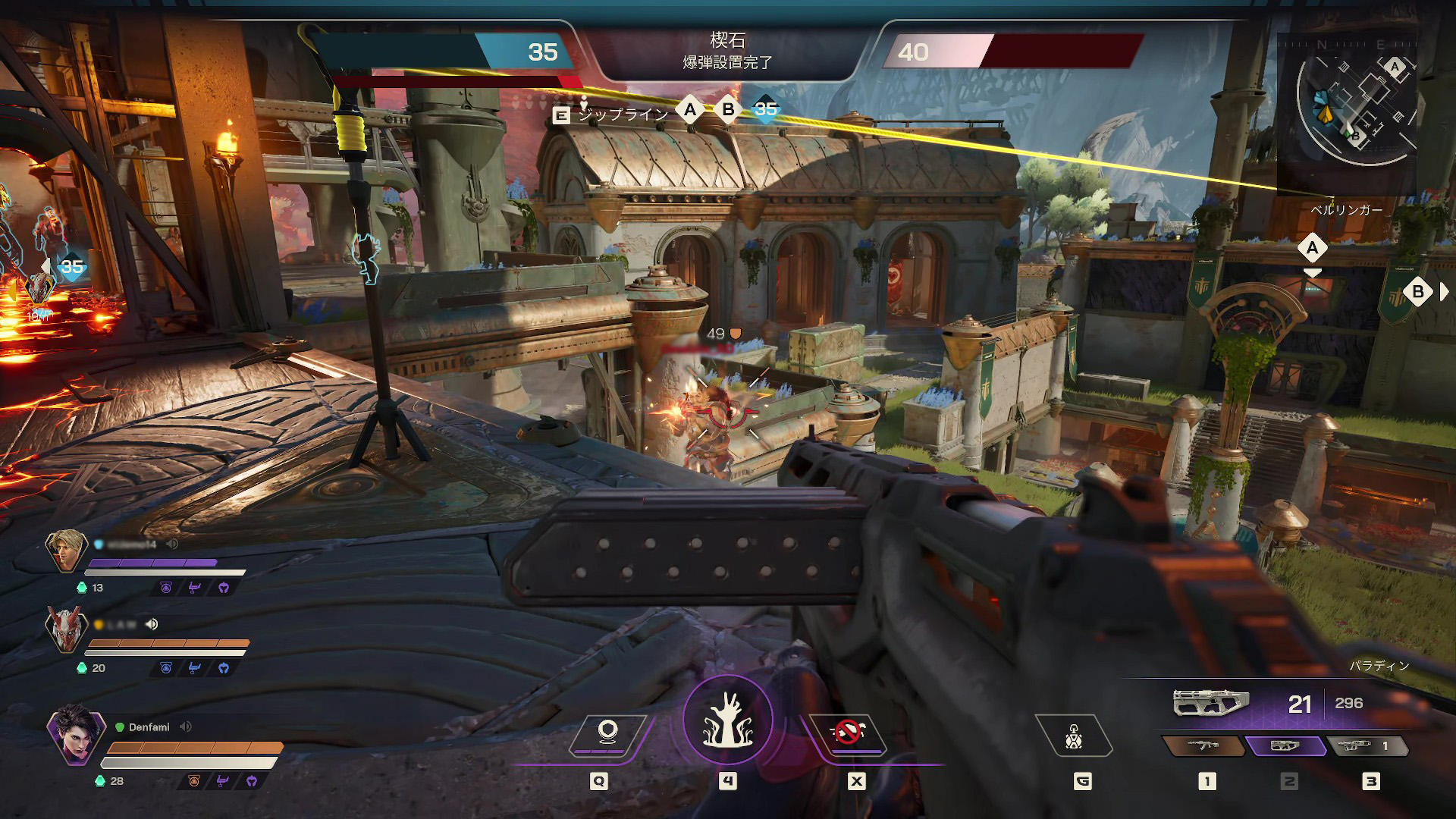
Task: Click the A diamond in the top objective tracker
Action: pyautogui.click(x=689, y=110)
